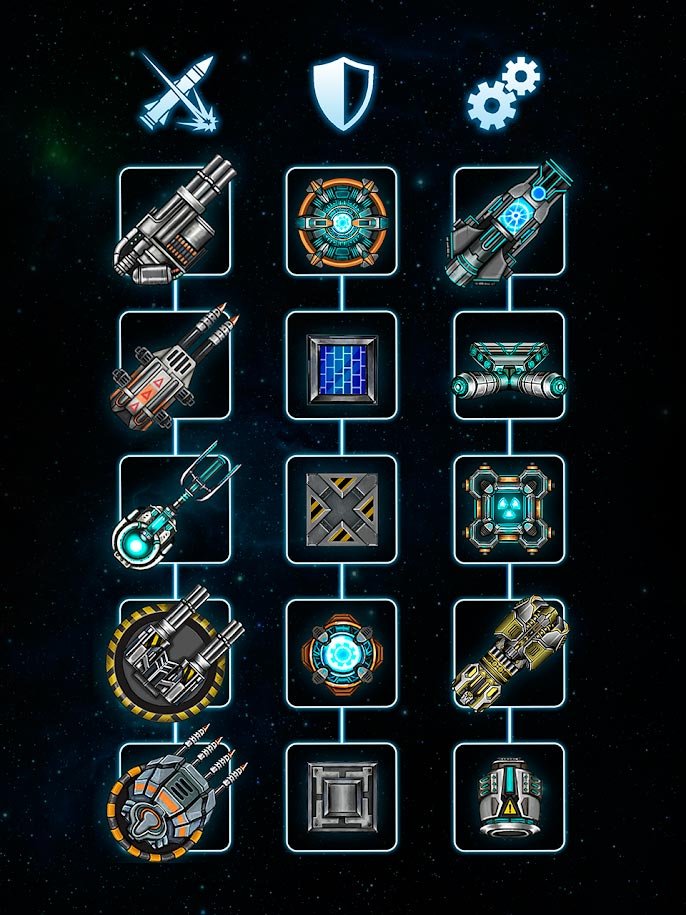This screenshot has height=915, width=686.
Task: Pick the plain gray steel plate
Action: click(x=341, y=797)
